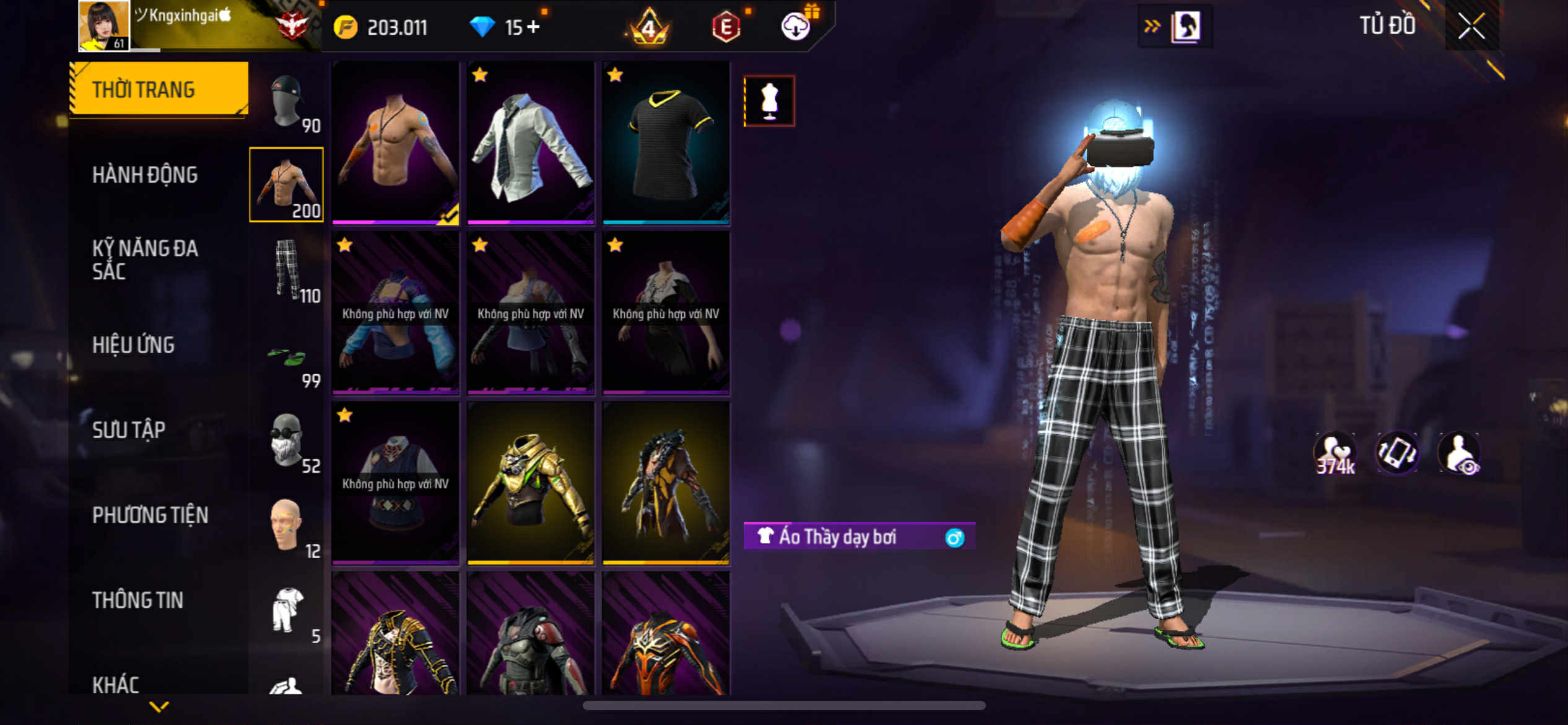The image size is (1568, 725).
Task: Select the shirtless swim teacher top
Action: tap(396, 143)
